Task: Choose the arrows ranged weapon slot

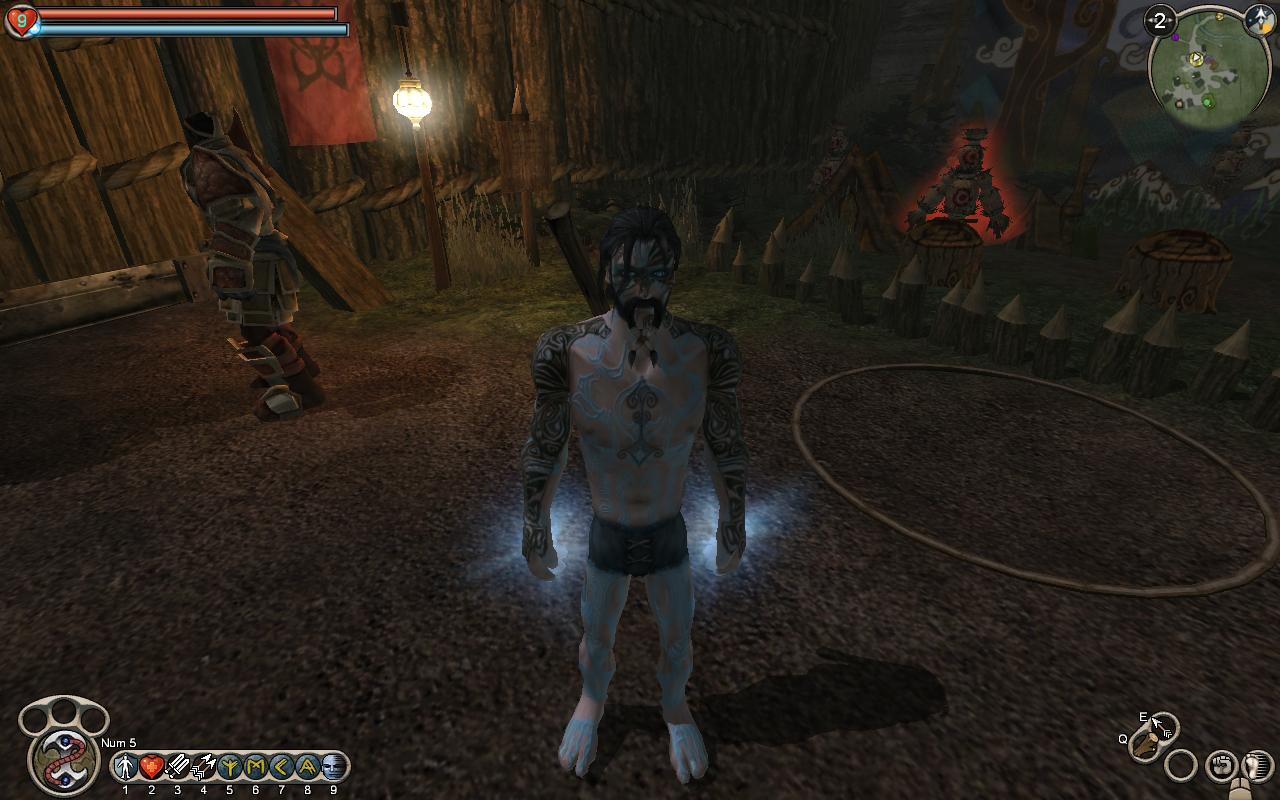Action: [203, 767]
